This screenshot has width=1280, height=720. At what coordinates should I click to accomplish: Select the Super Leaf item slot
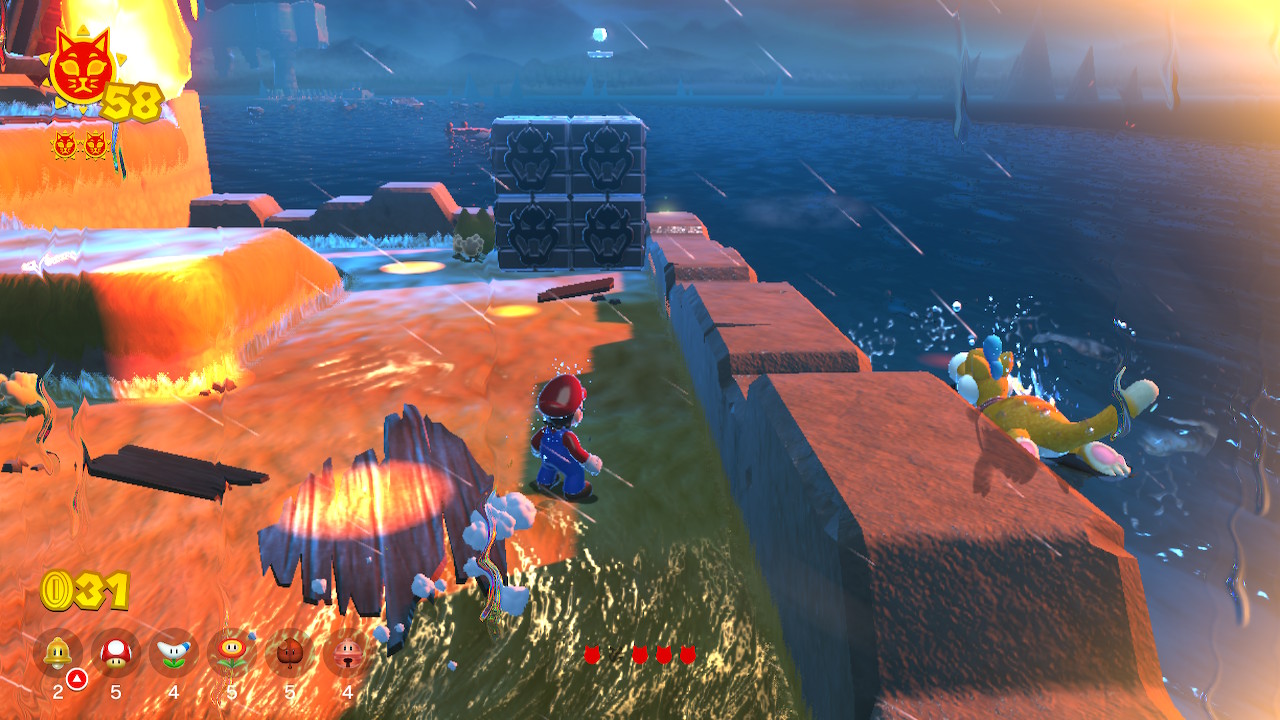(290, 653)
